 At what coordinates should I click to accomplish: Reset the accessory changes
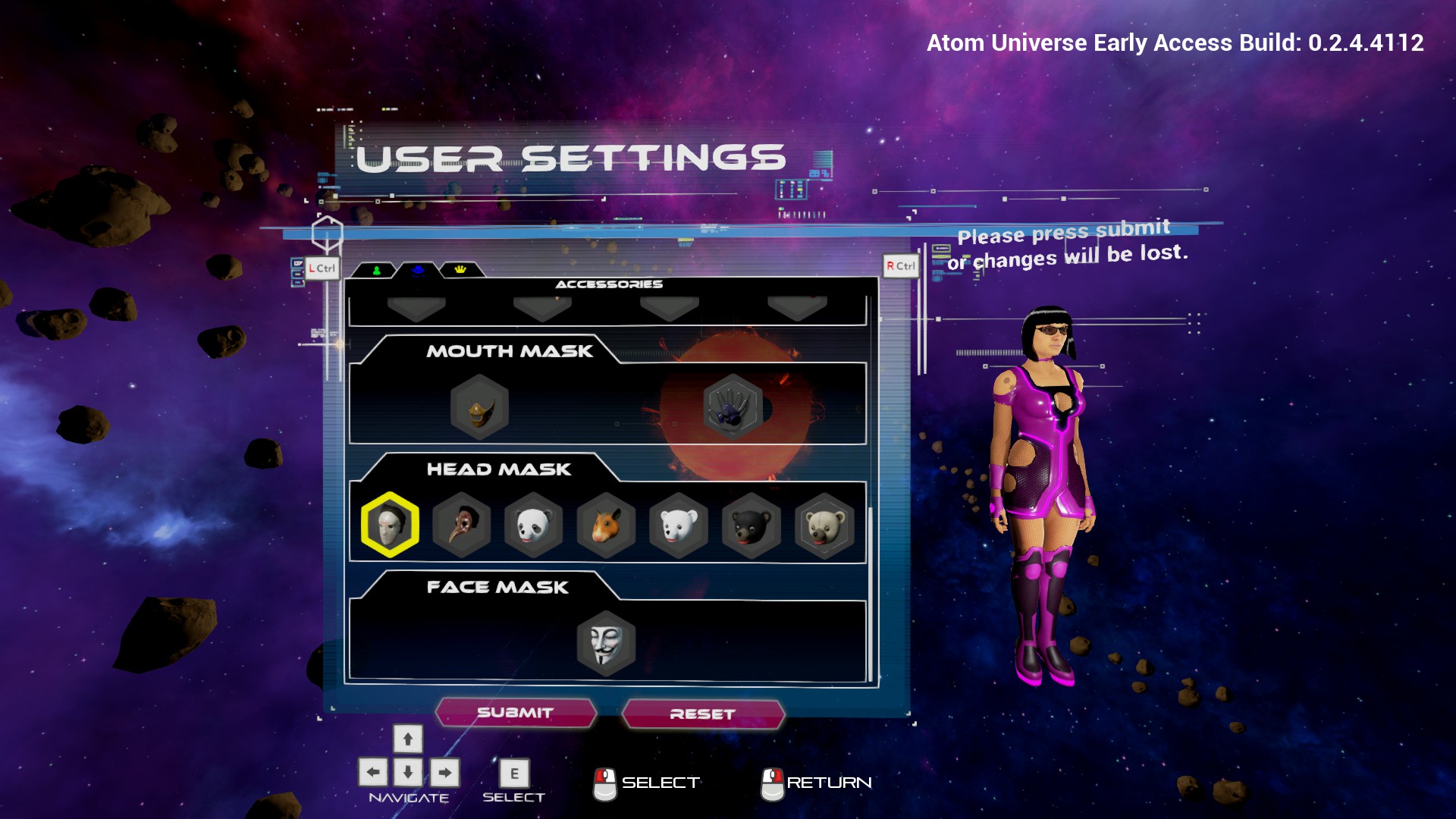tap(702, 714)
